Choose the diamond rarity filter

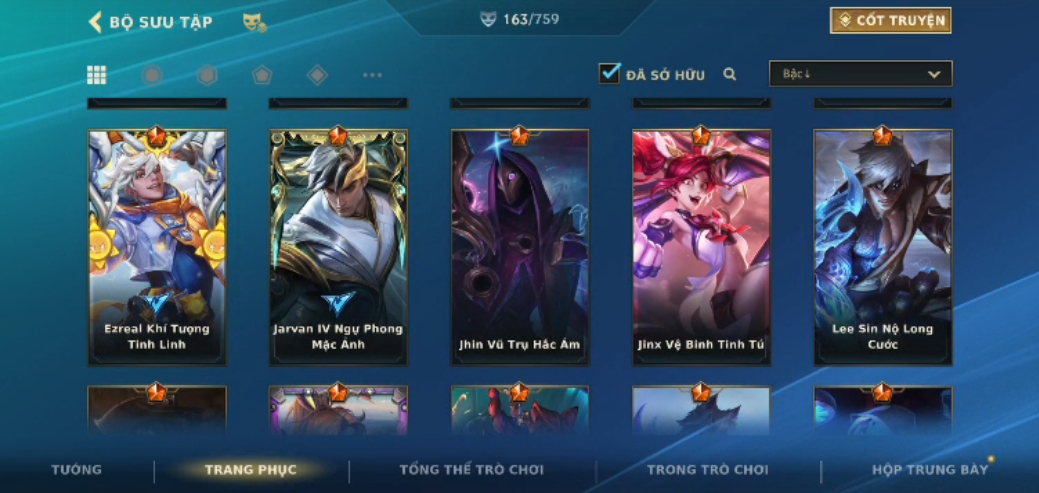317,75
